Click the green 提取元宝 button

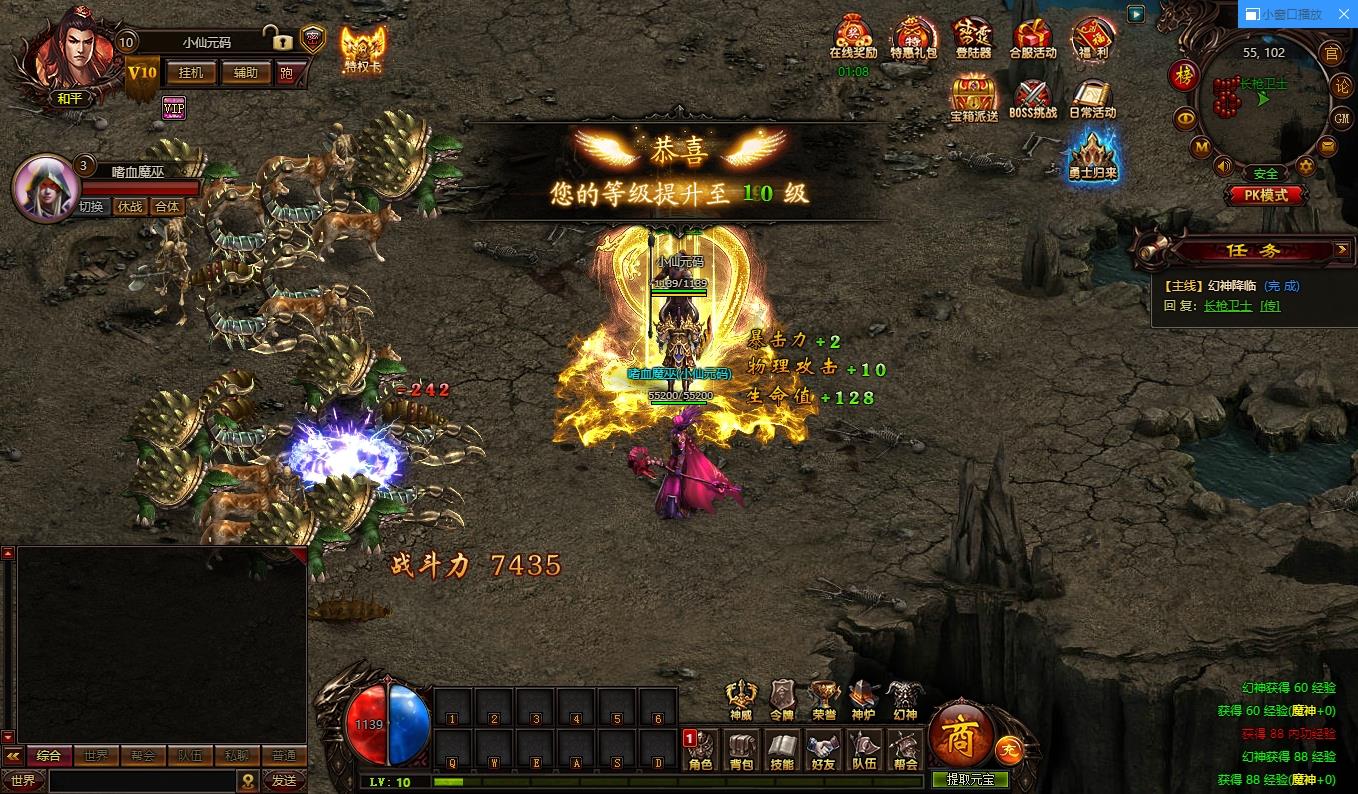pyautogui.click(x=970, y=780)
